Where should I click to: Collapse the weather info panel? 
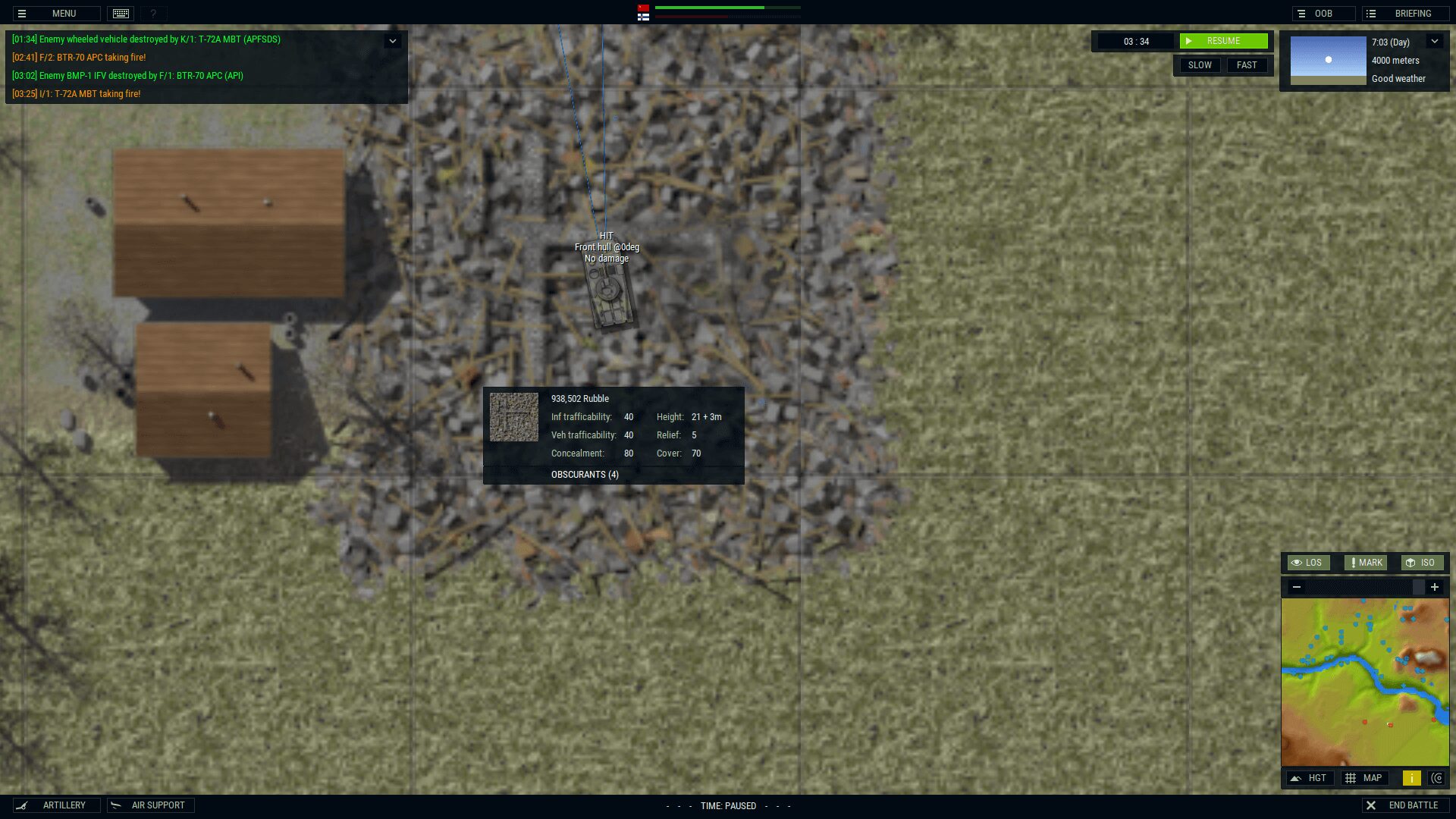tap(1435, 42)
